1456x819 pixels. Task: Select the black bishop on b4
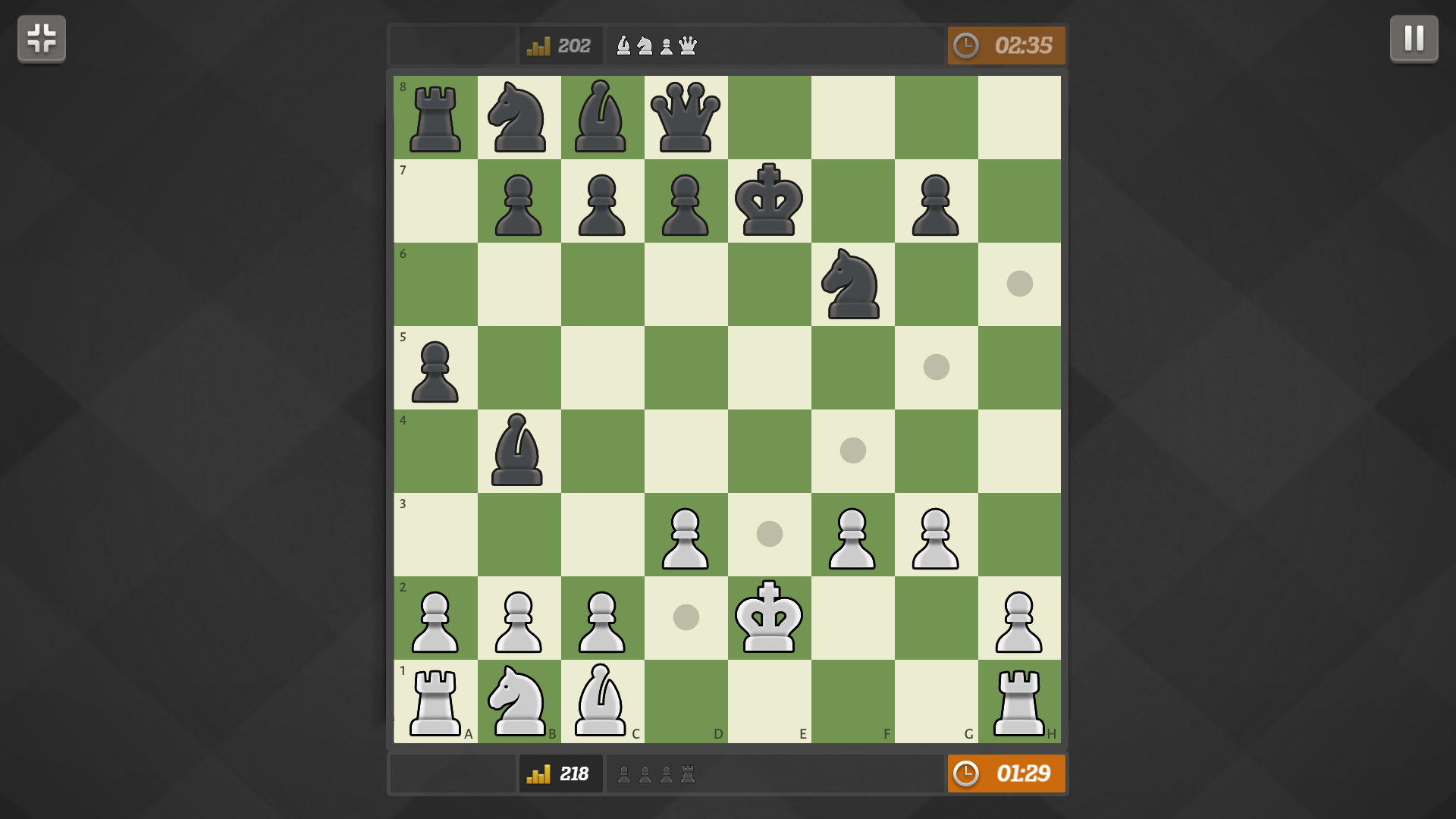pyautogui.click(x=519, y=451)
